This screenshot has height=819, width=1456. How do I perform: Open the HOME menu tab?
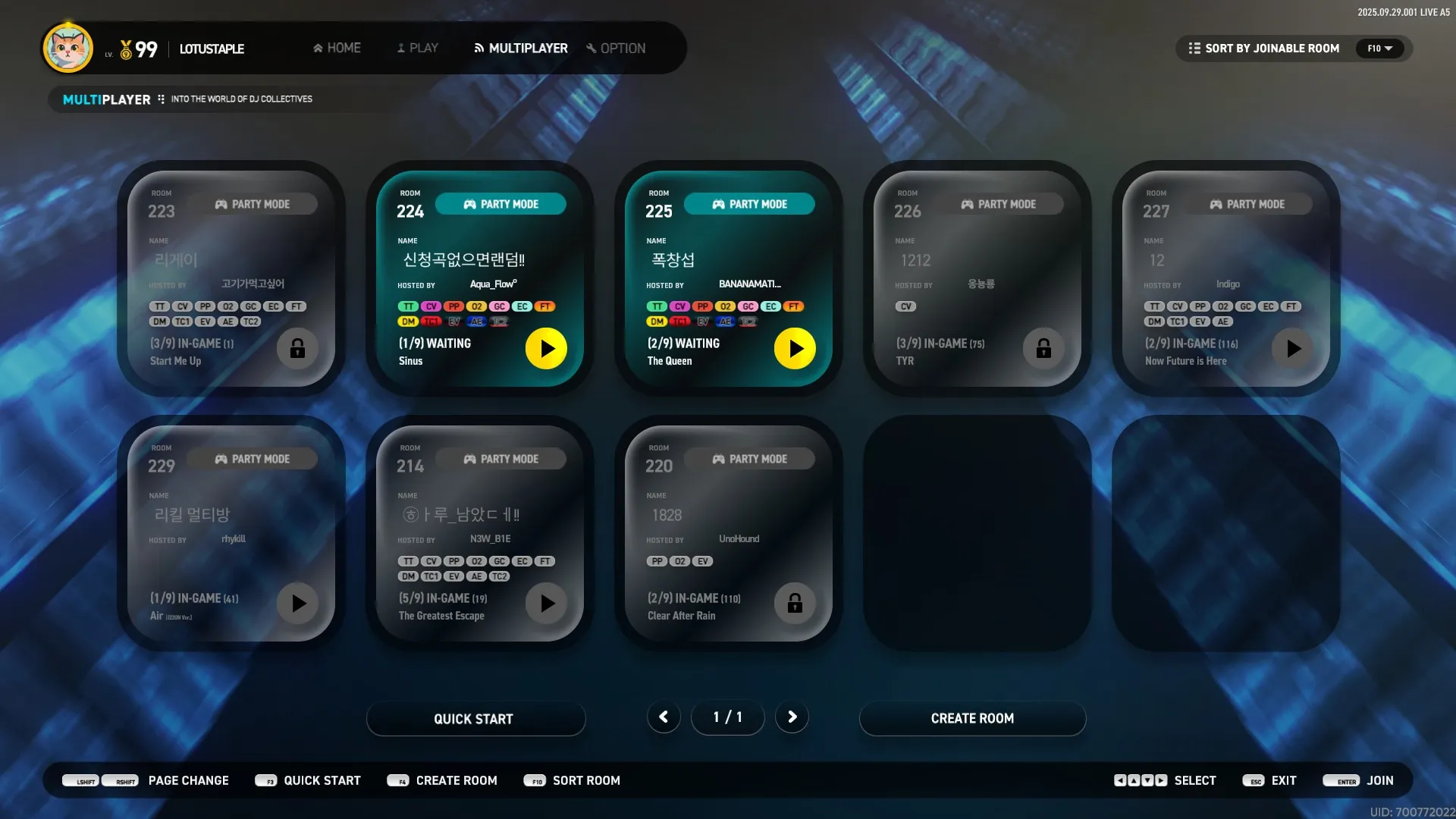[x=337, y=48]
